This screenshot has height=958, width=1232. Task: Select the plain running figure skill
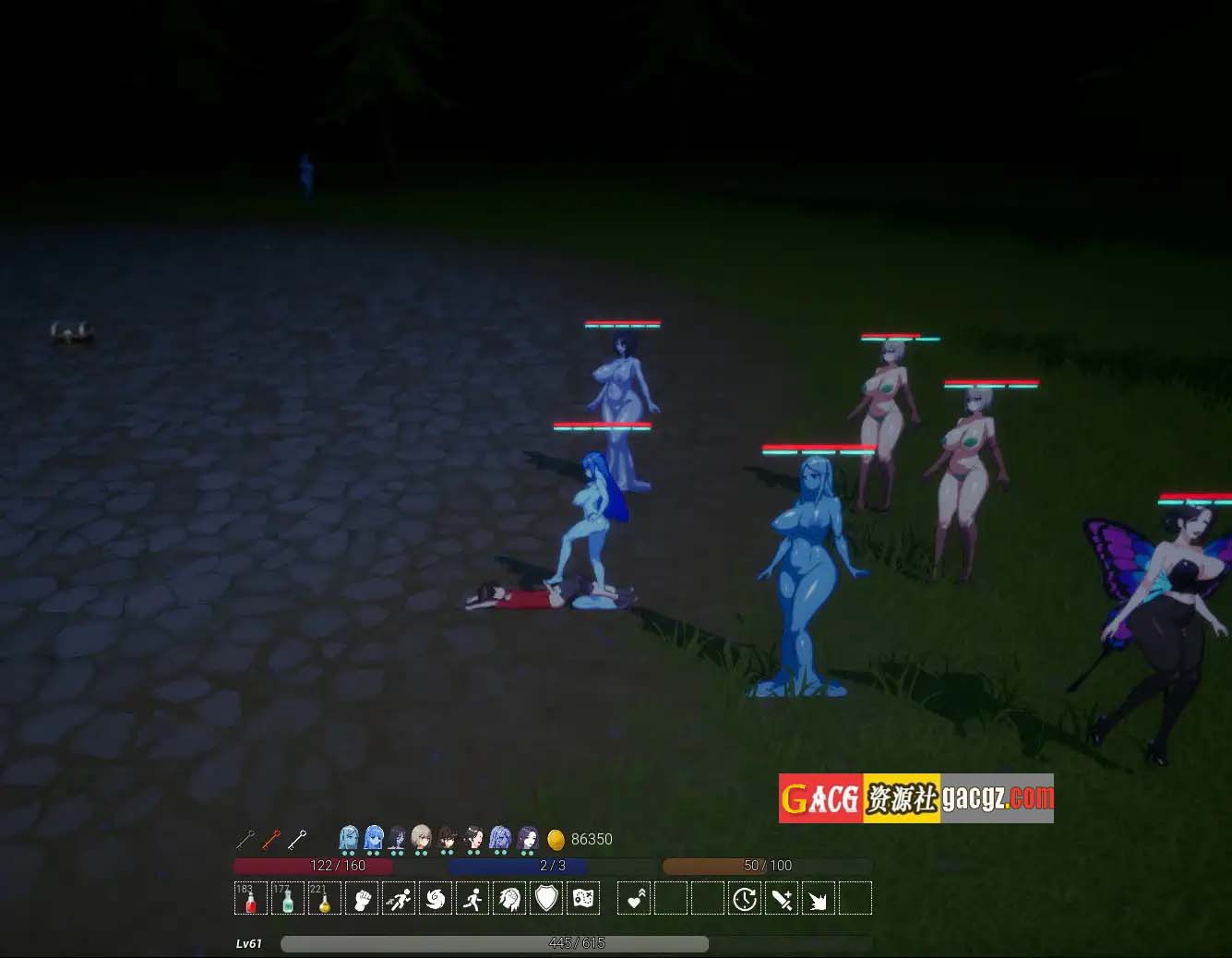[472, 898]
